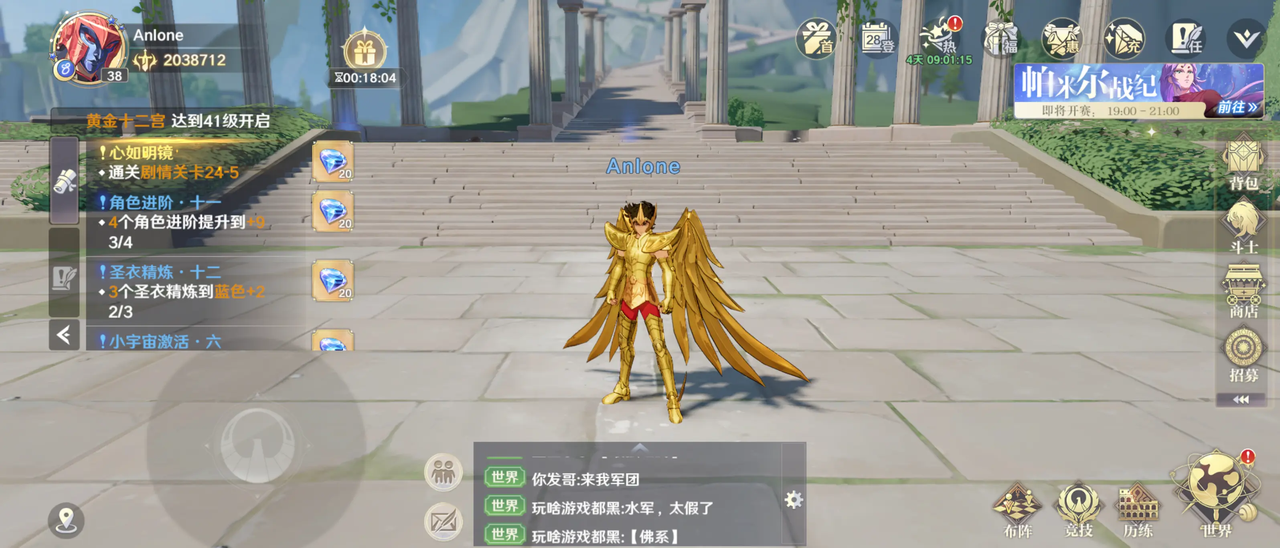Open the first-recharge gift icon (首)
The image size is (1280, 548).
point(815,39)
